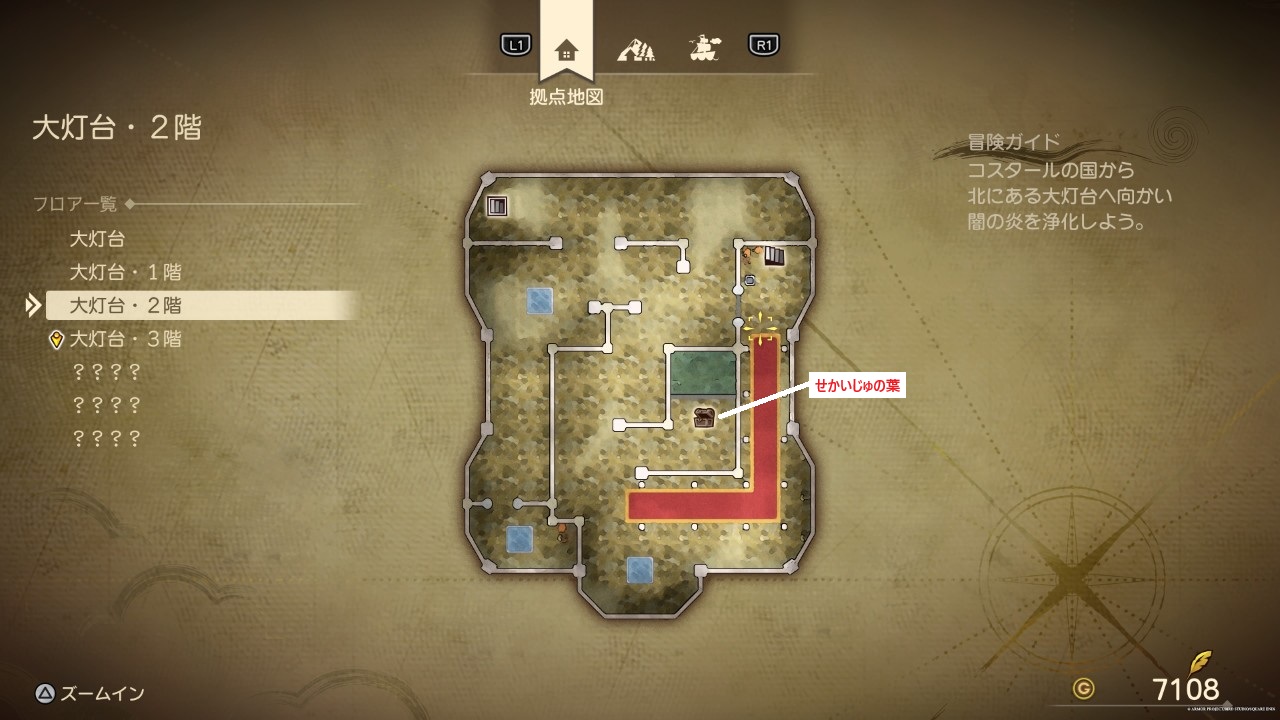Click the せかいじゅの葉 item label

click(857, 387)
